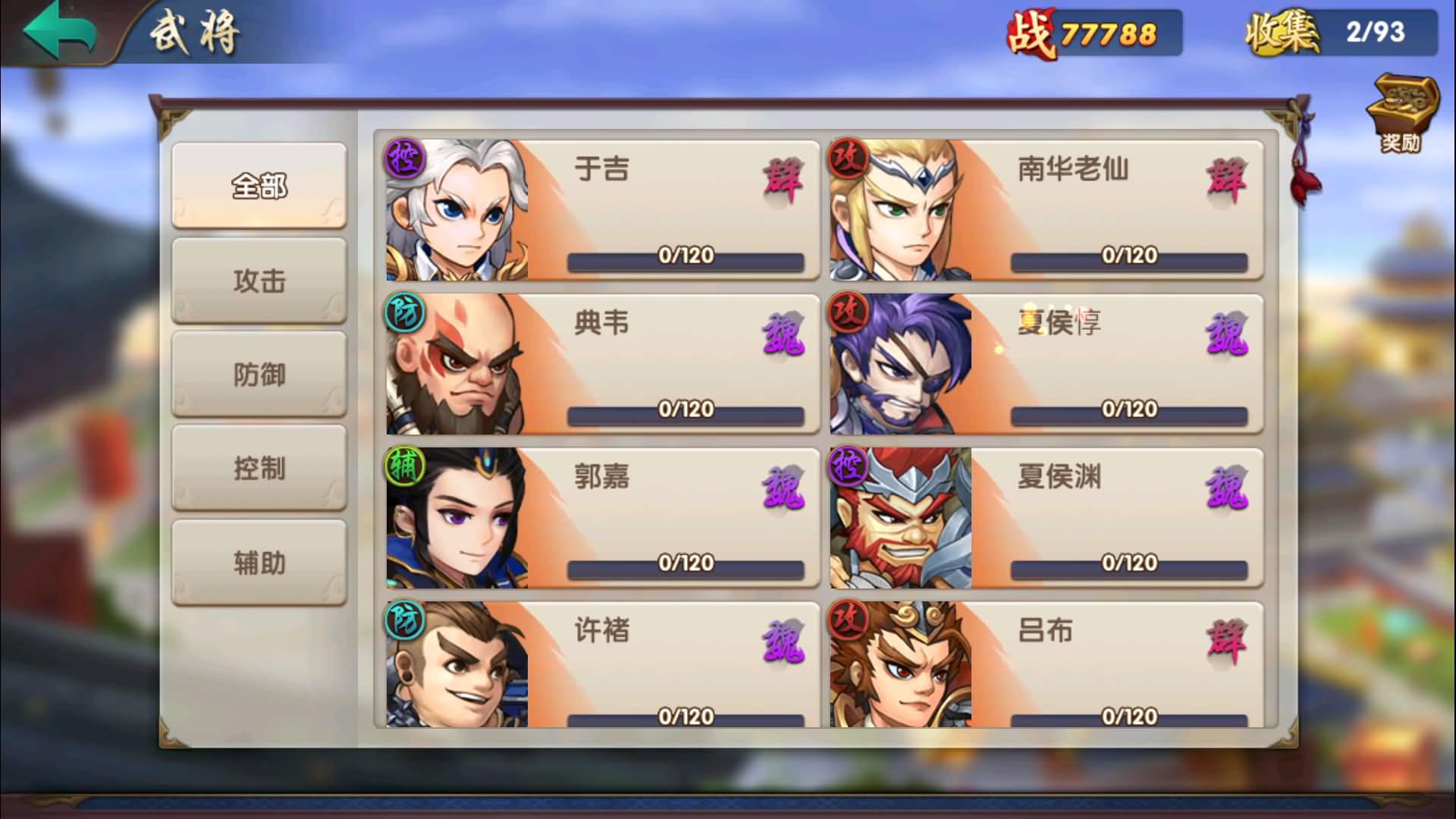Open 南华老仙 hero card
Screen dimensions: 1456x819
tap(1046, 209)
